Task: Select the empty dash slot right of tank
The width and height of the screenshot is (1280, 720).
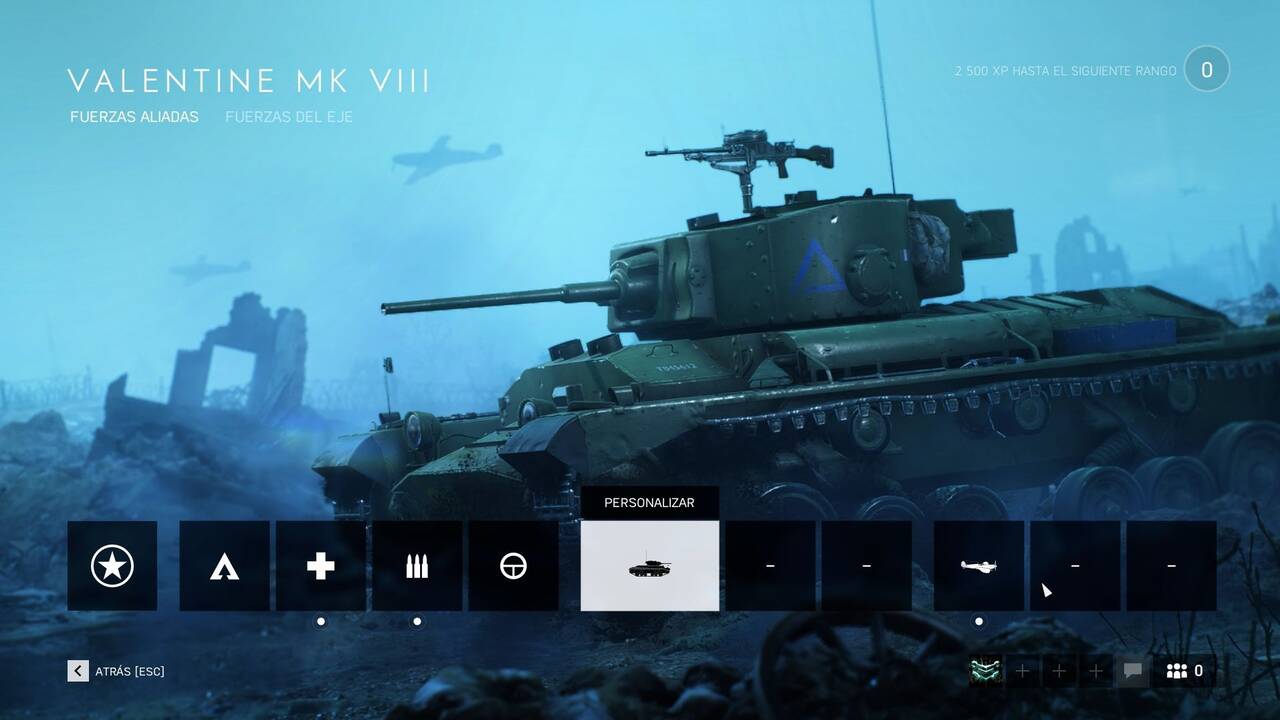Action: tap(769, 565)
